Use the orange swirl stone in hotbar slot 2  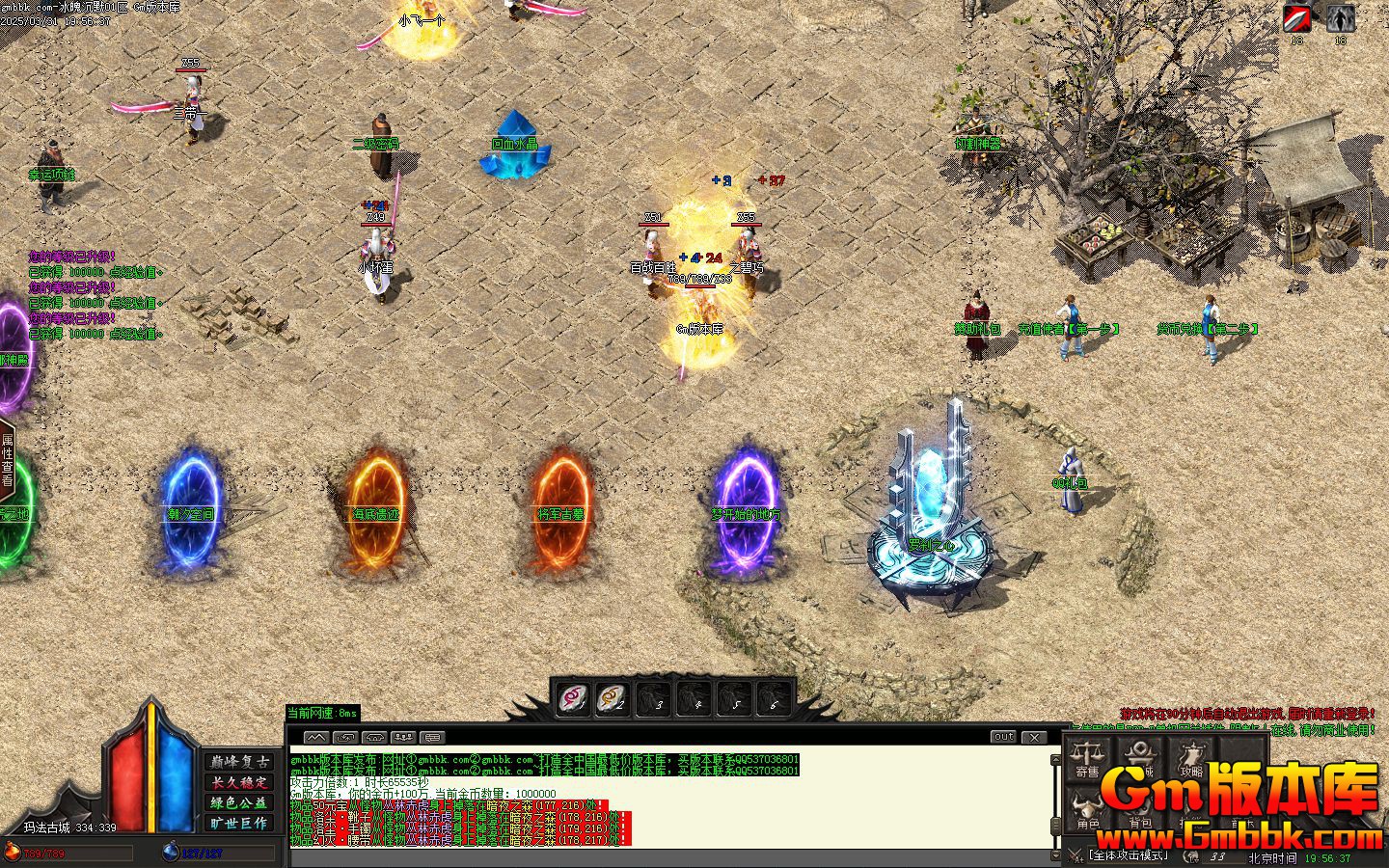click(613, 697)
